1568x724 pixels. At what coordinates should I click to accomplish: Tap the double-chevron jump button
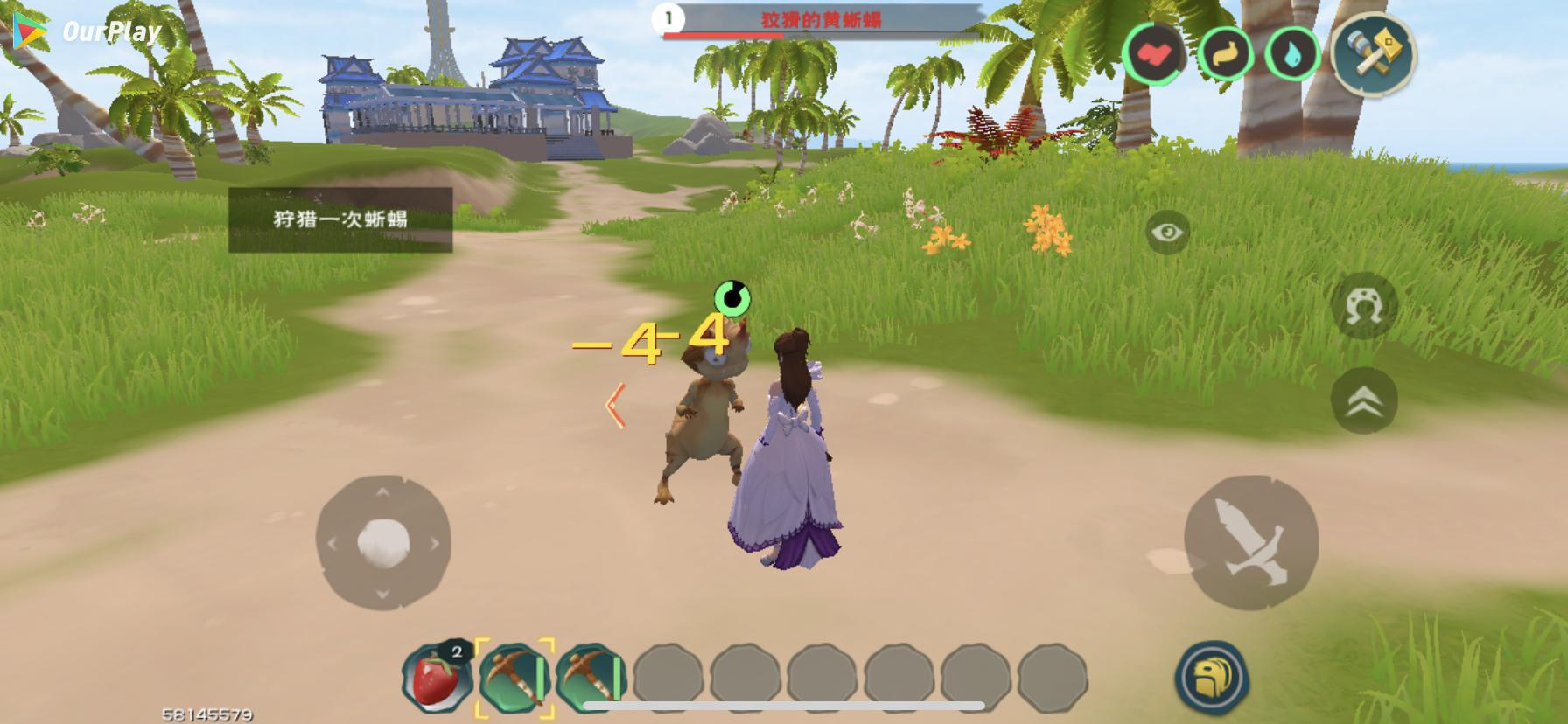click(x=1363, y=400)
